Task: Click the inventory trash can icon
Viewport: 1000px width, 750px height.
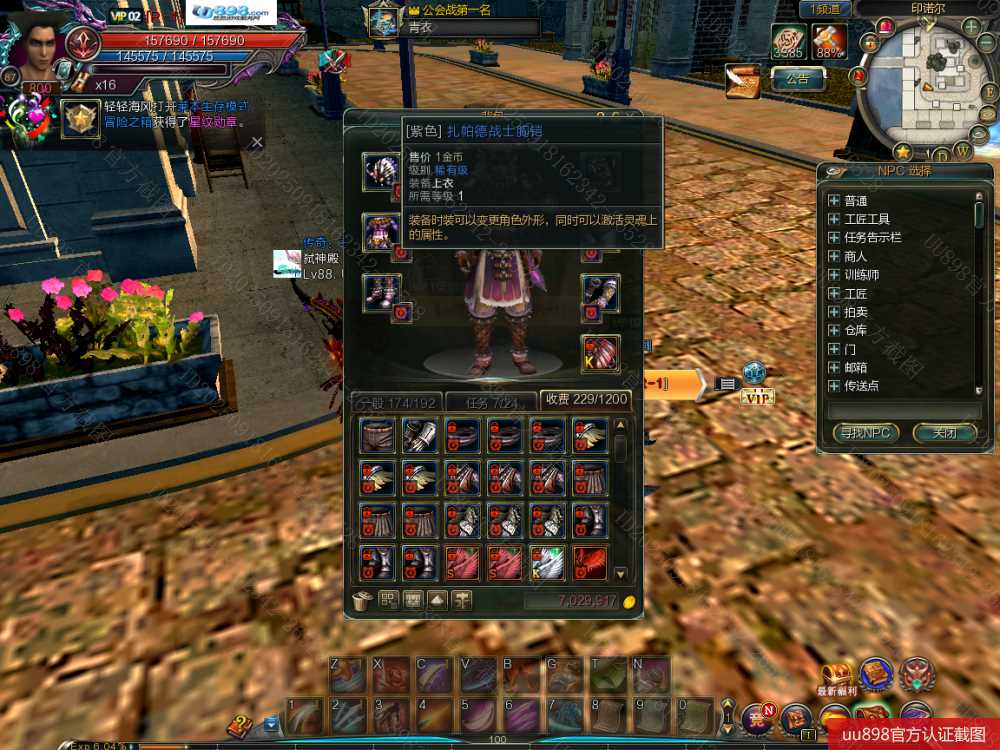Action: point(363,600)
